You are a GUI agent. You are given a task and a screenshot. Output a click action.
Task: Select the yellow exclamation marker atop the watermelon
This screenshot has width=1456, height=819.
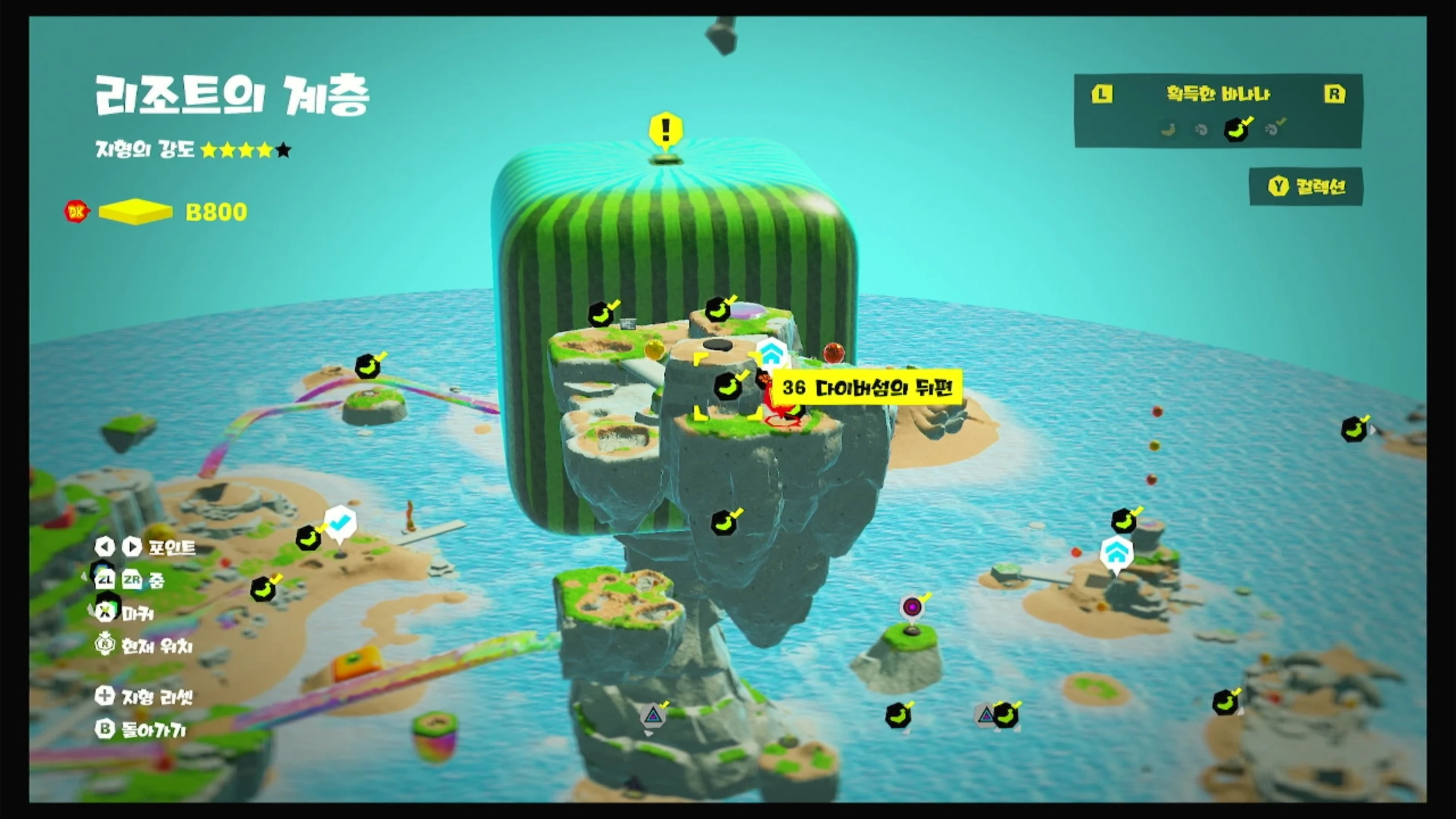click(x=665, y=130)
